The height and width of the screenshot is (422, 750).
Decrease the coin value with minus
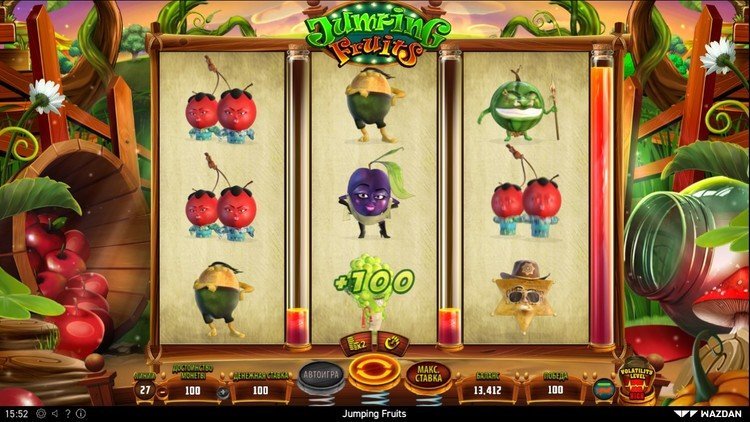tap(162, 392)
